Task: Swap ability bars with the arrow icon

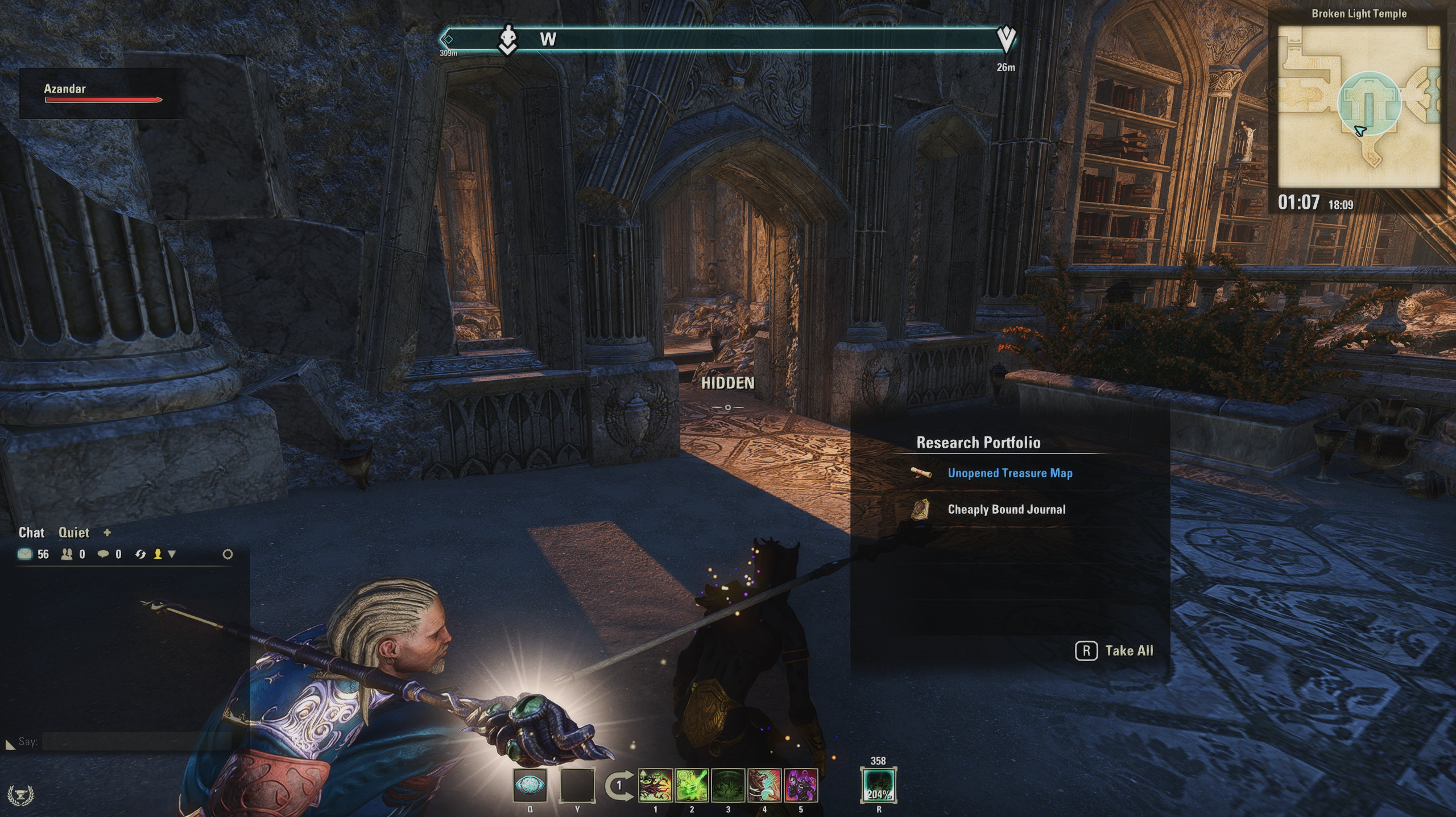Action: 618,786
